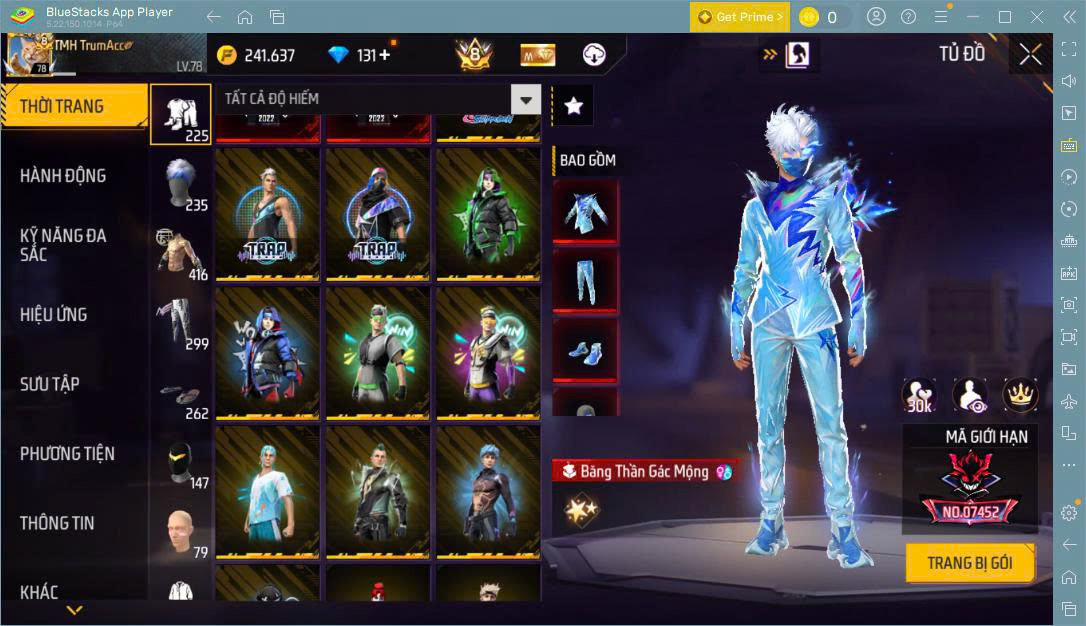The height and width of the screenshot is (626, 1086).
Task: Choose the white t-shirt blue hair outfit
Action: coord(267,492)
